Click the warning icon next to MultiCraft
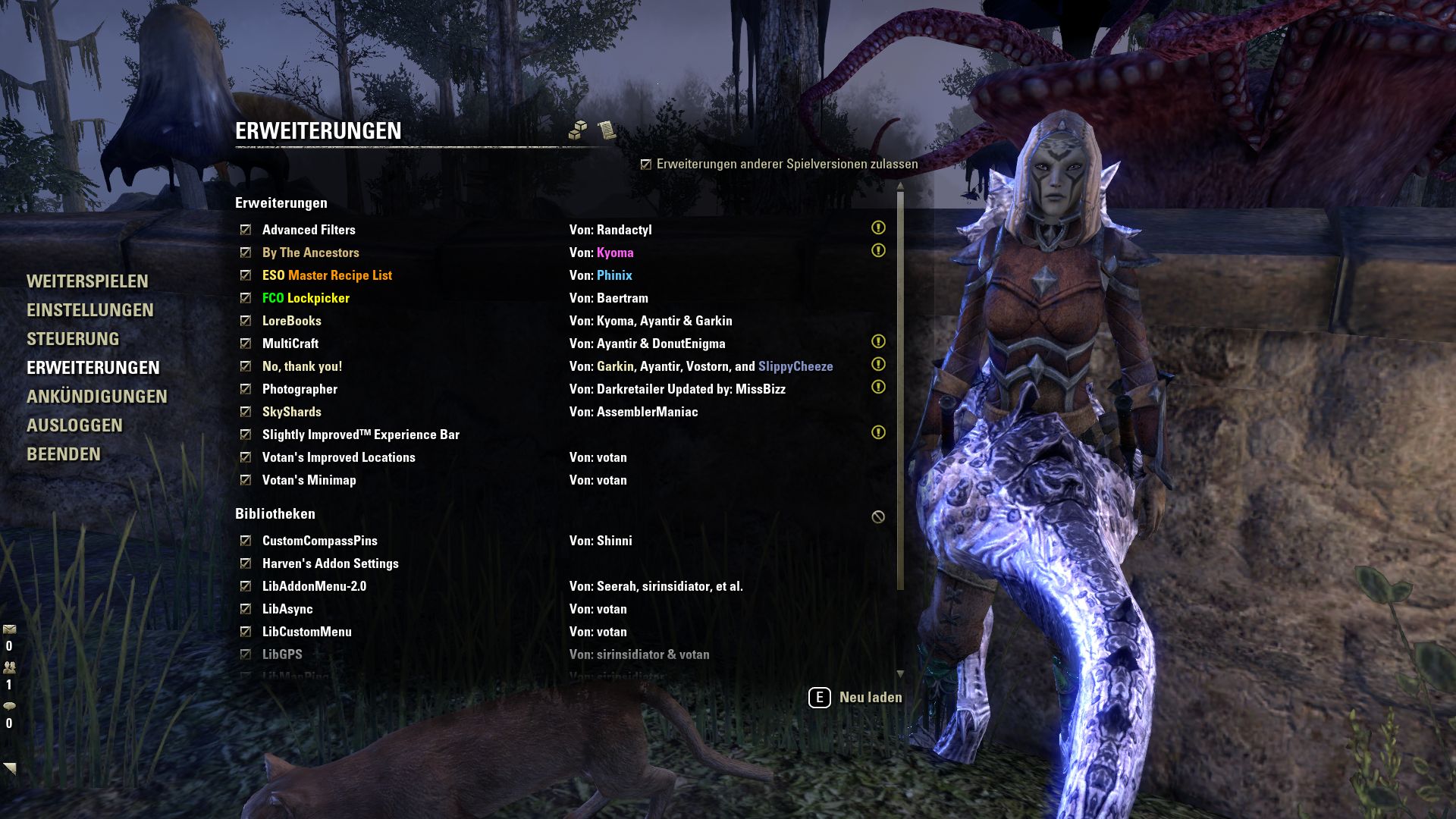 878,341
